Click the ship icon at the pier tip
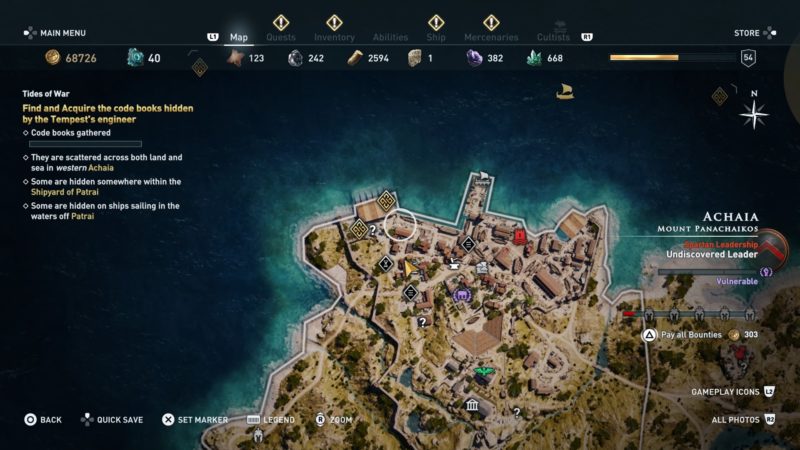This screenshot has width=800, height=450. pos(485,180)
